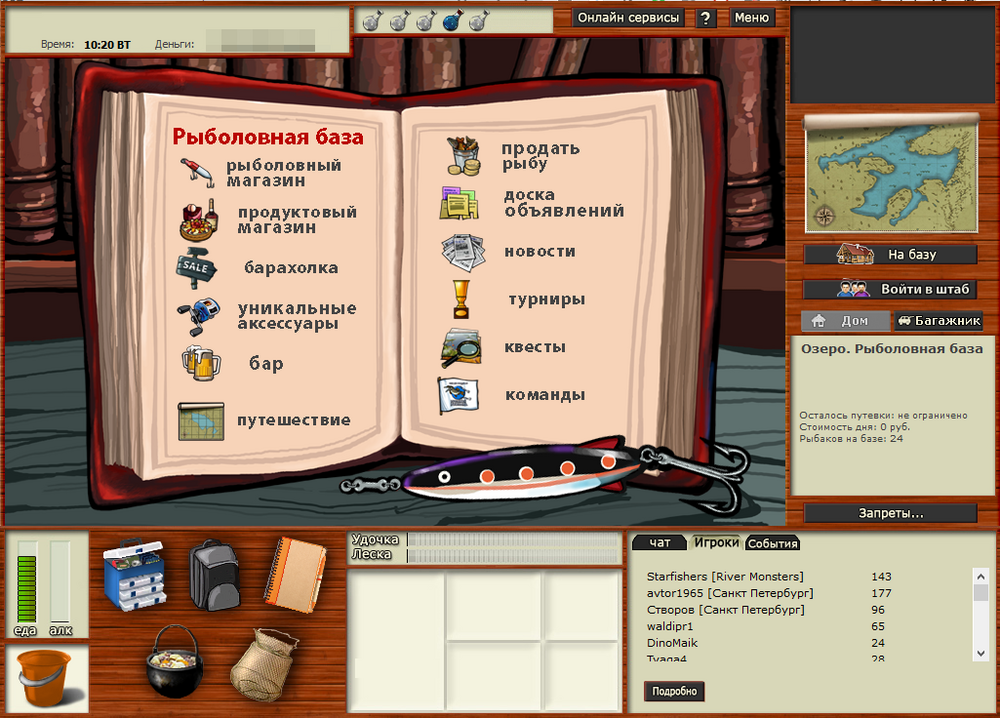The height and width of the screenshot is (718, 1000).
Task: Switch to the Багажник tab
Action: (938, 321)
